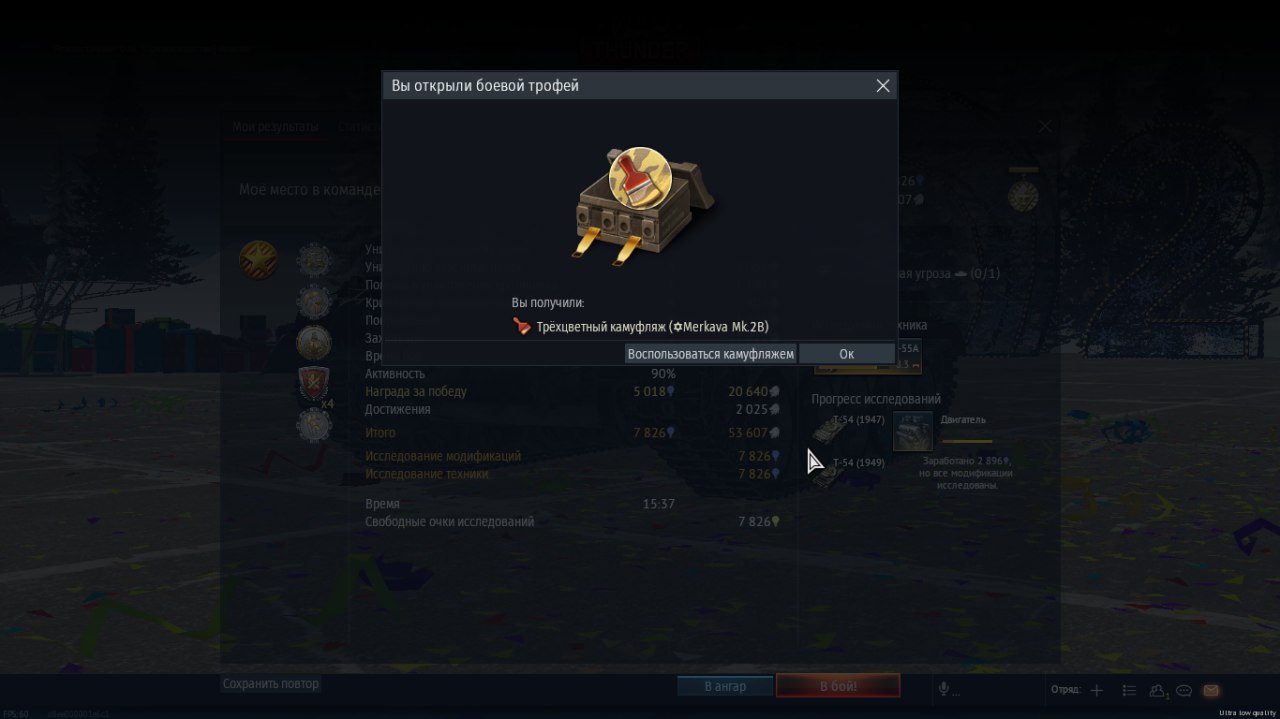Return to the hangar via "В ангар"
The height and width of the screenshot is (719, 1280).
click(725, 686)
